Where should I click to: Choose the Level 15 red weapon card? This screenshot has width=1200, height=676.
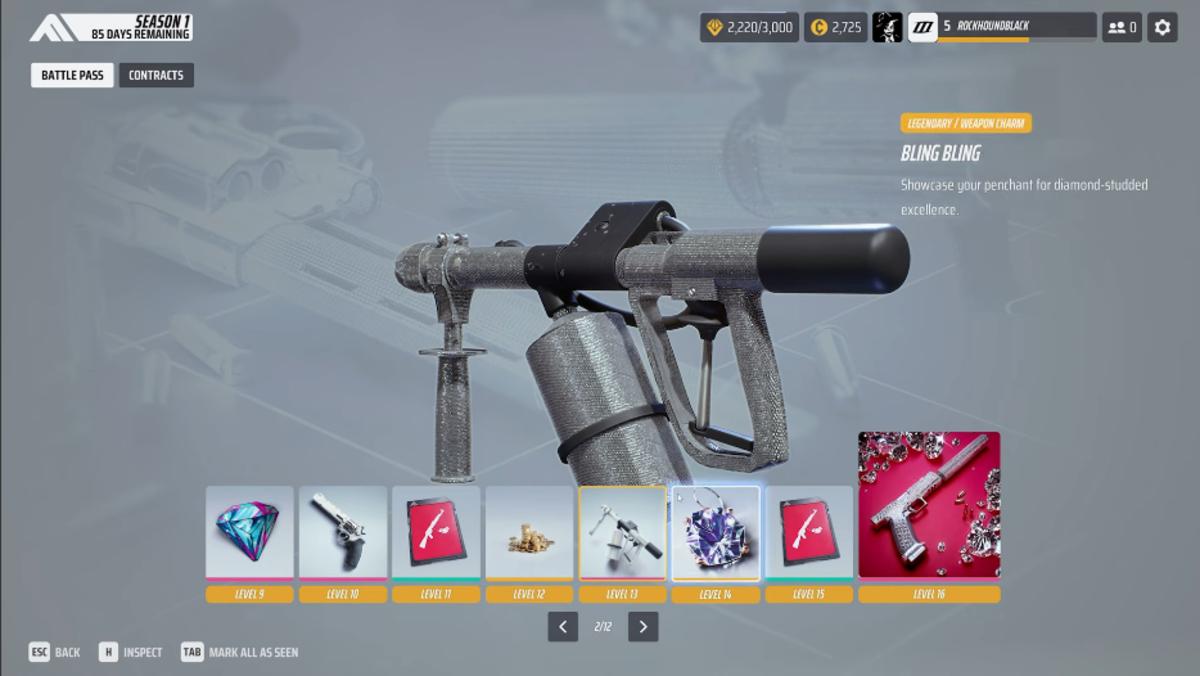pos(808,533)
